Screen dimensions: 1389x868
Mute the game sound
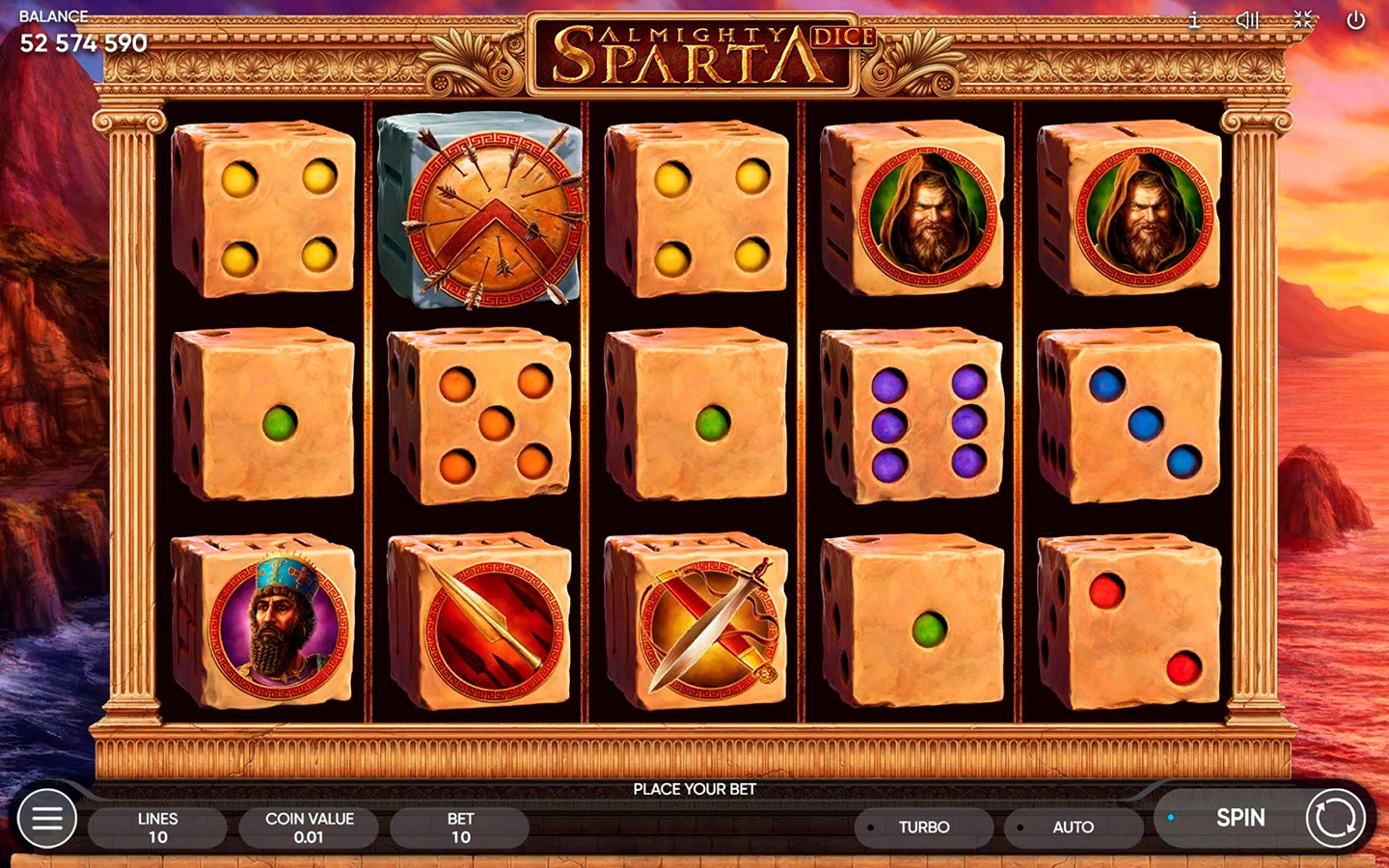pyautogui.click(x=1247, y=20)
